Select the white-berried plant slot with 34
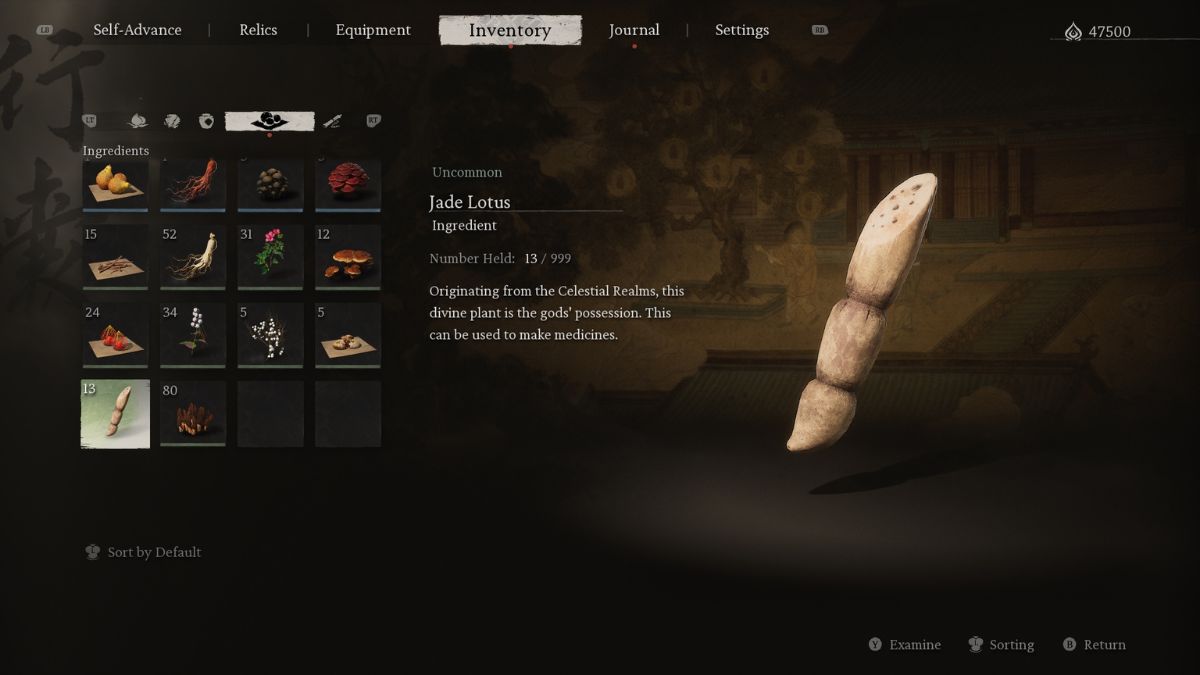 [x=193, y=336]
